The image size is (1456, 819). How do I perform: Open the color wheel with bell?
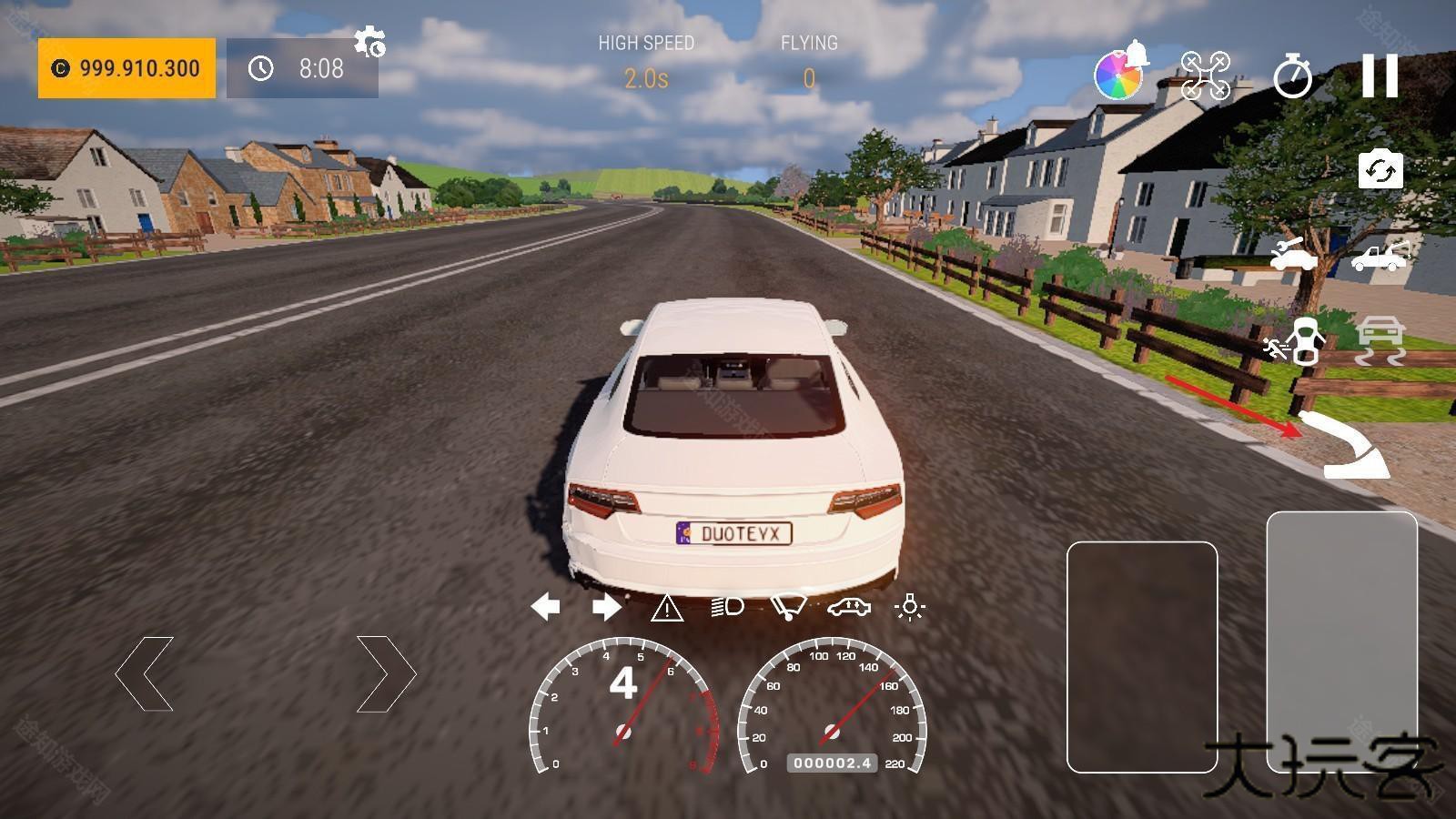[1120, 73]
